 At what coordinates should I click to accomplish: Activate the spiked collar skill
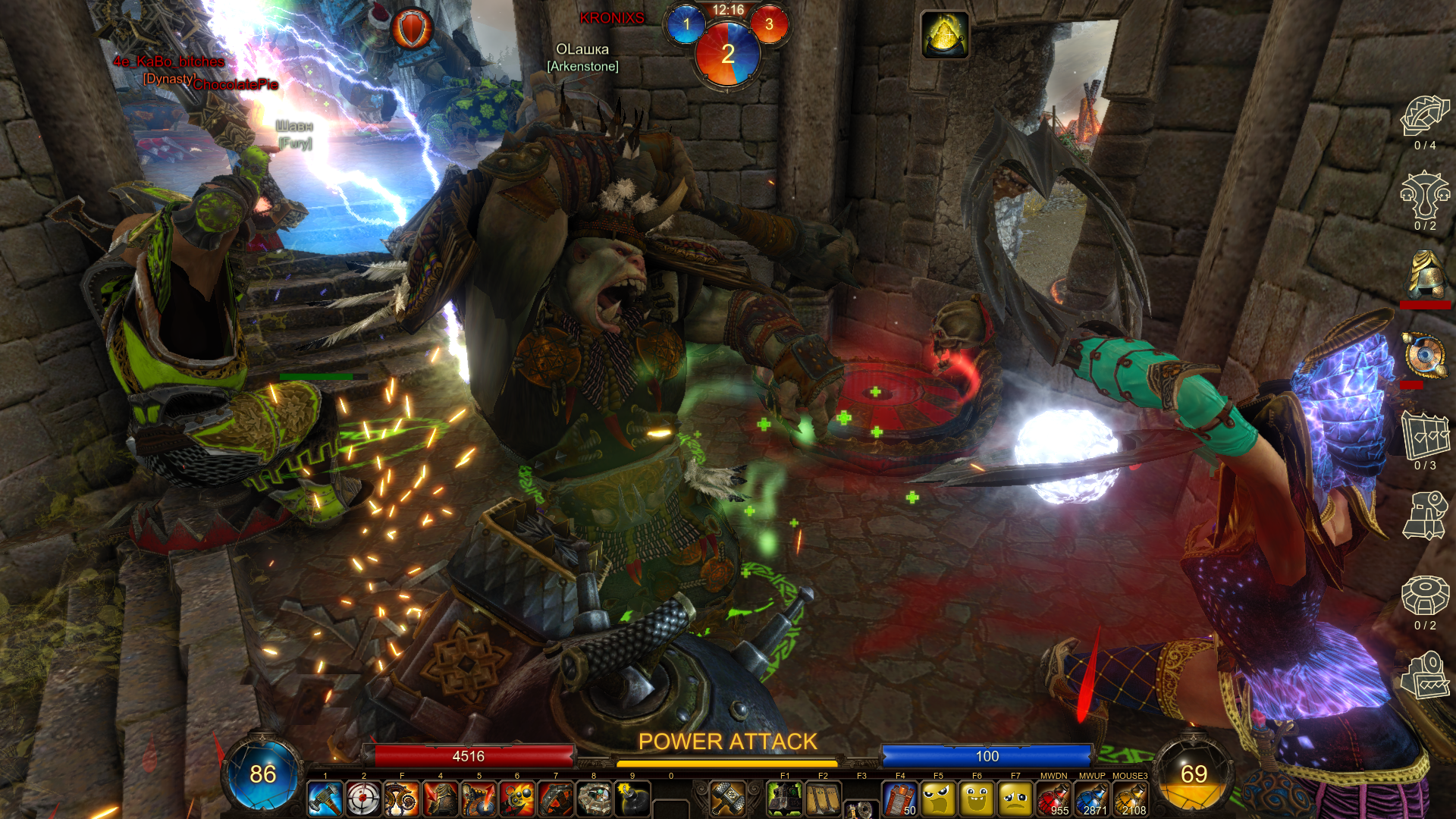pyautogui.click(x=556, y=799)
